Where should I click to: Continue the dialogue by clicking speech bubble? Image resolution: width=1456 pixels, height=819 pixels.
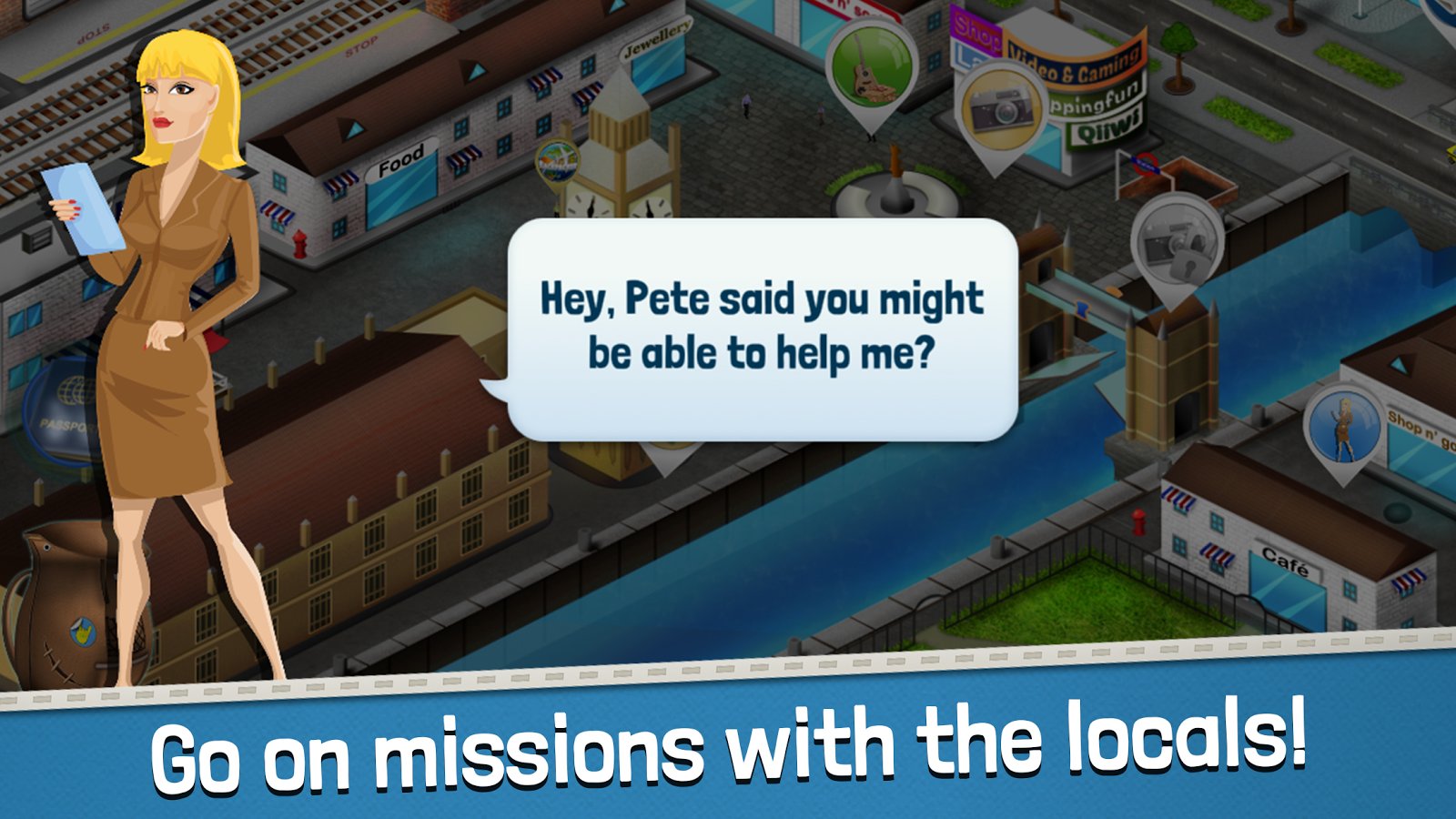tap(762, 328)
